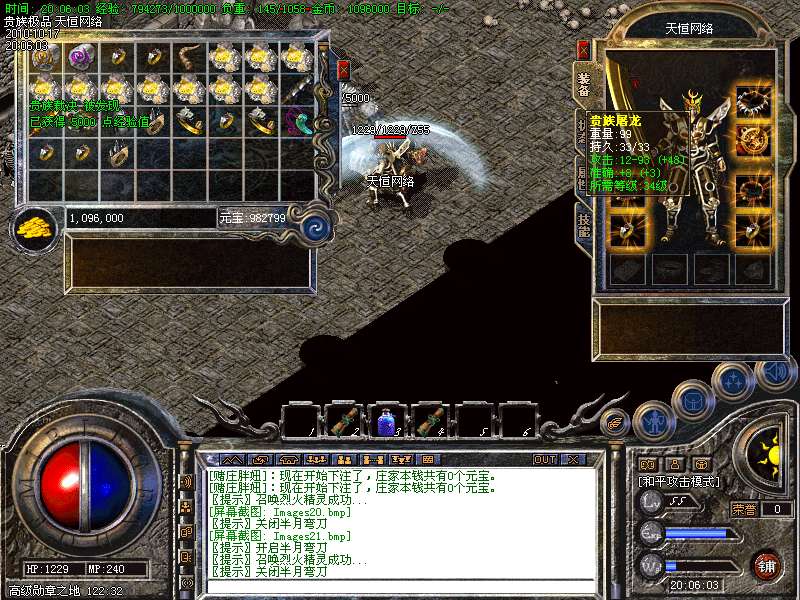Viewport: 800px width, 600px height.
Task: Close the character equipment panel
Action: [x=584, y=49]
